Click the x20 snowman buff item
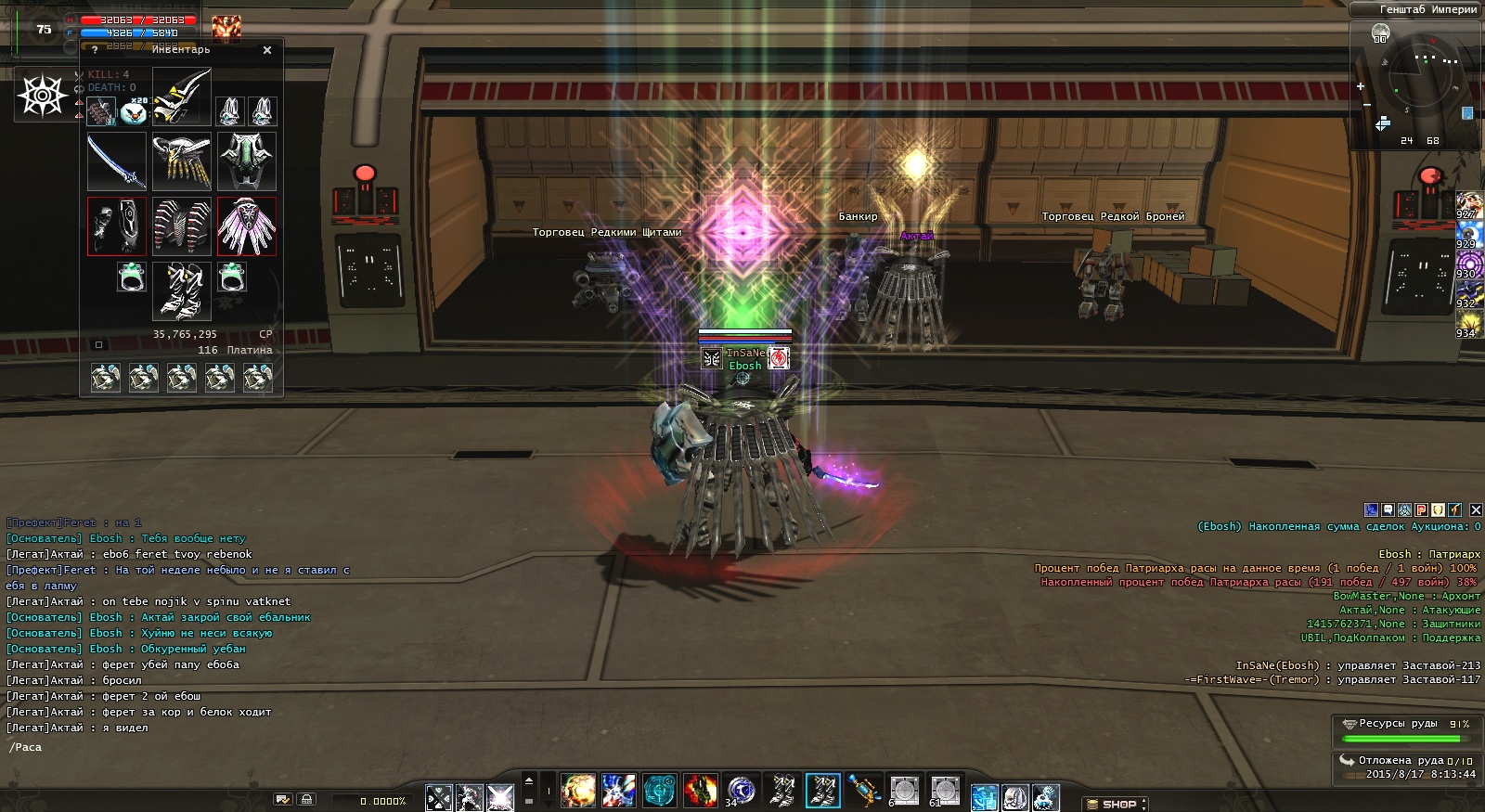Viewport: 1485px width, 812px height. click(135, 111)
